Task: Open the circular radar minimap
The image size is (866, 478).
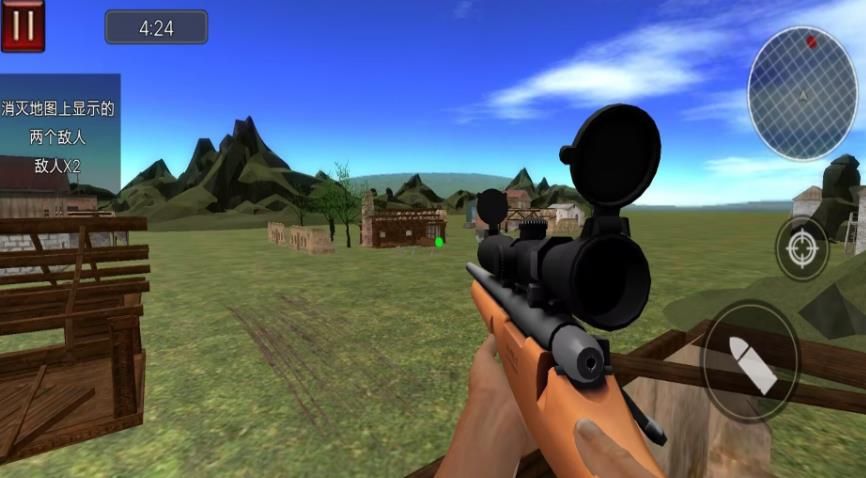Action: coord(802,94)
